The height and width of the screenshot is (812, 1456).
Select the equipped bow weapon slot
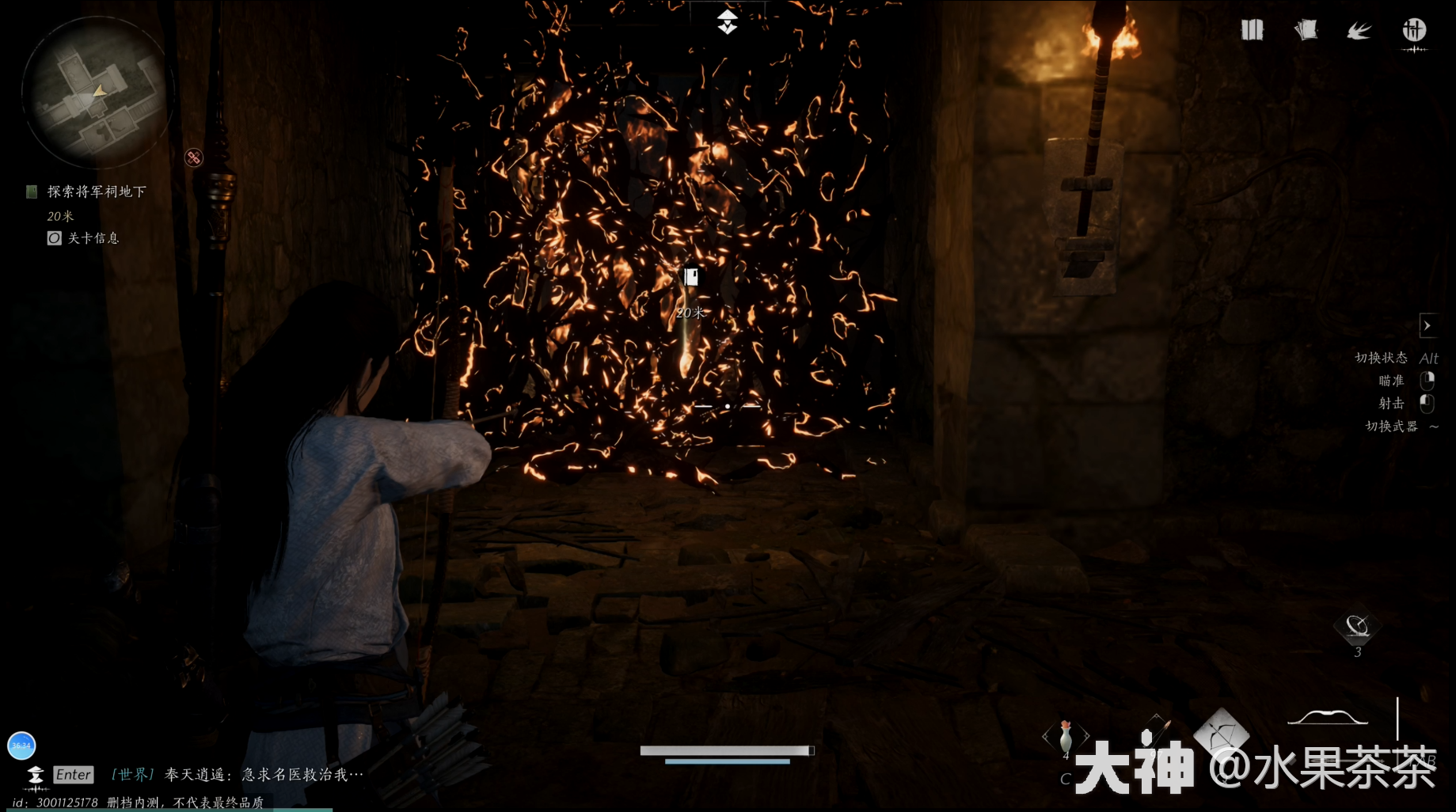coord(1328,718)
